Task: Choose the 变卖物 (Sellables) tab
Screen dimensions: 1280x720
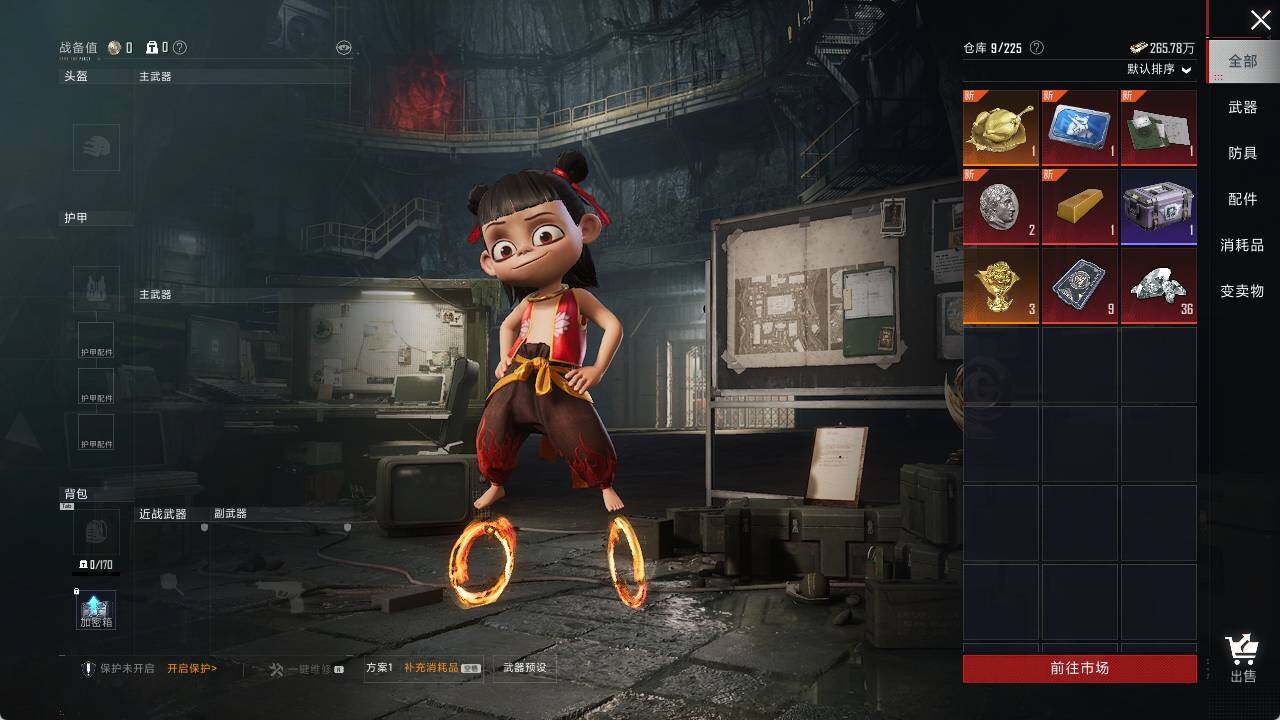Action: coord(1243,291)
